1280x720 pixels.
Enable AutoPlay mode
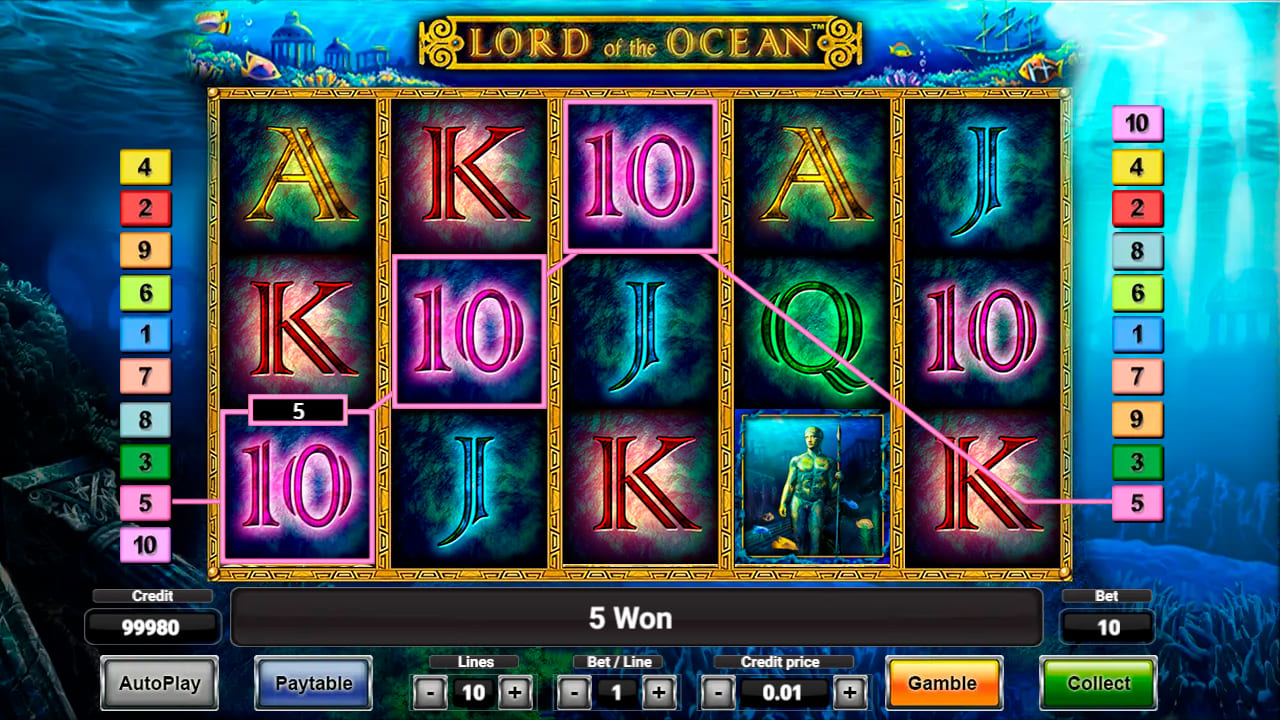[157, 683]
